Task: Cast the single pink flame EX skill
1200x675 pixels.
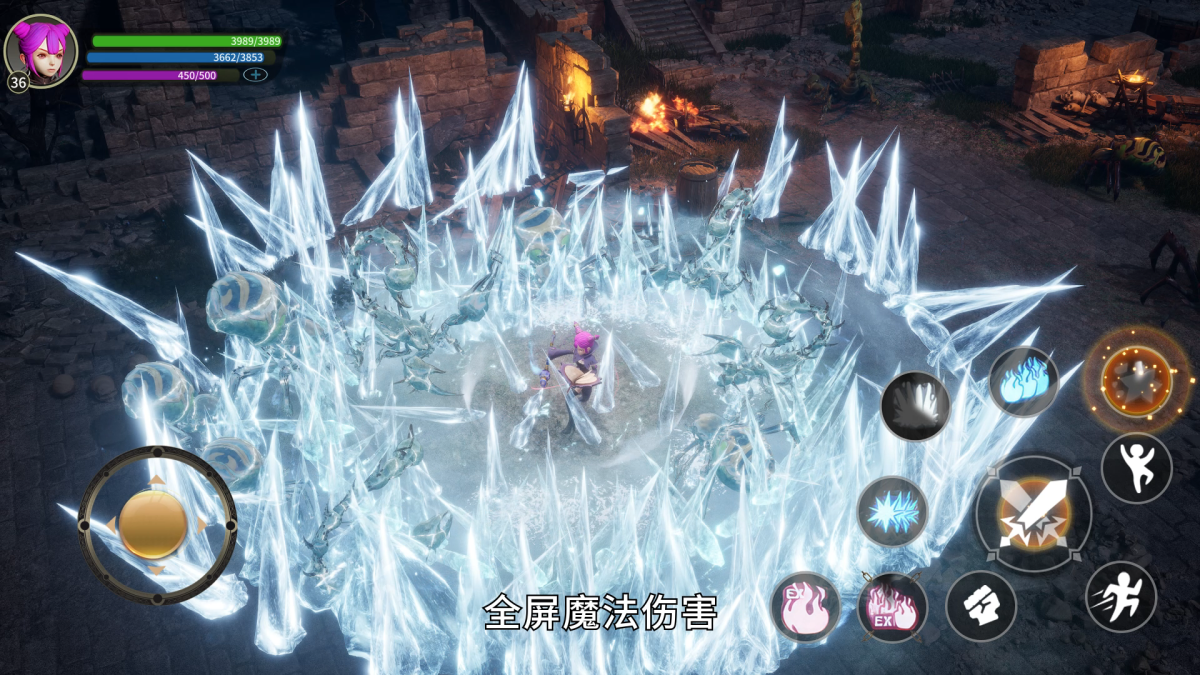Action: 805,607
